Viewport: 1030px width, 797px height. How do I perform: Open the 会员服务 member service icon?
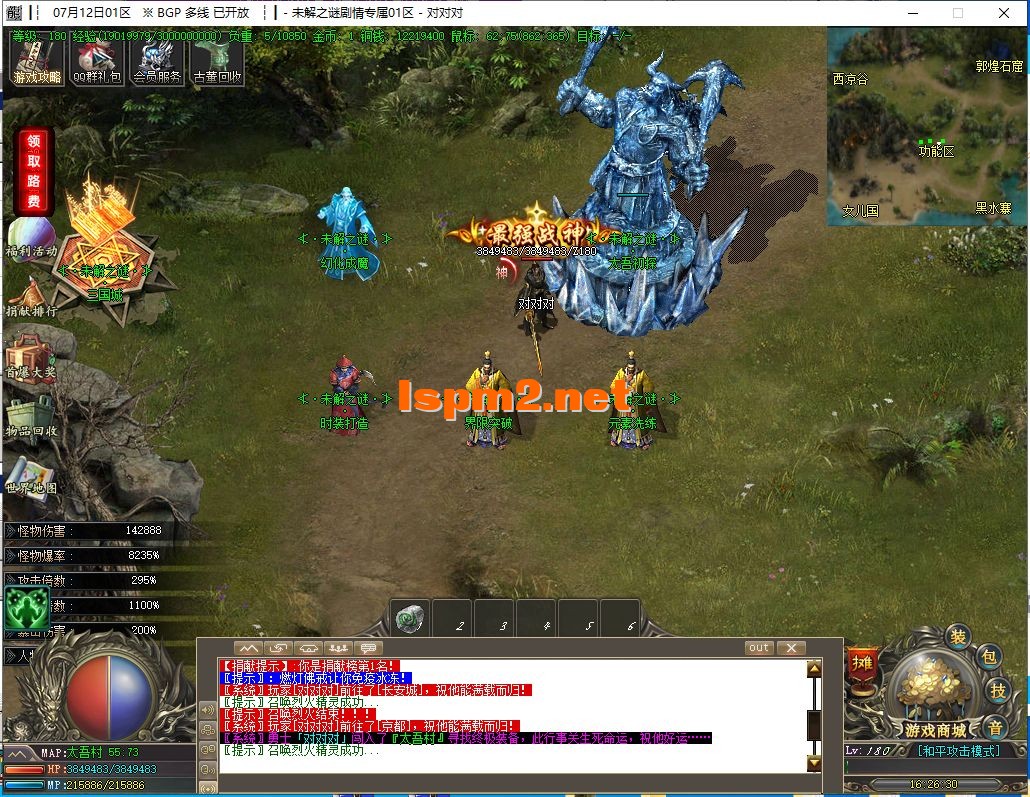[x=158, y=62]
